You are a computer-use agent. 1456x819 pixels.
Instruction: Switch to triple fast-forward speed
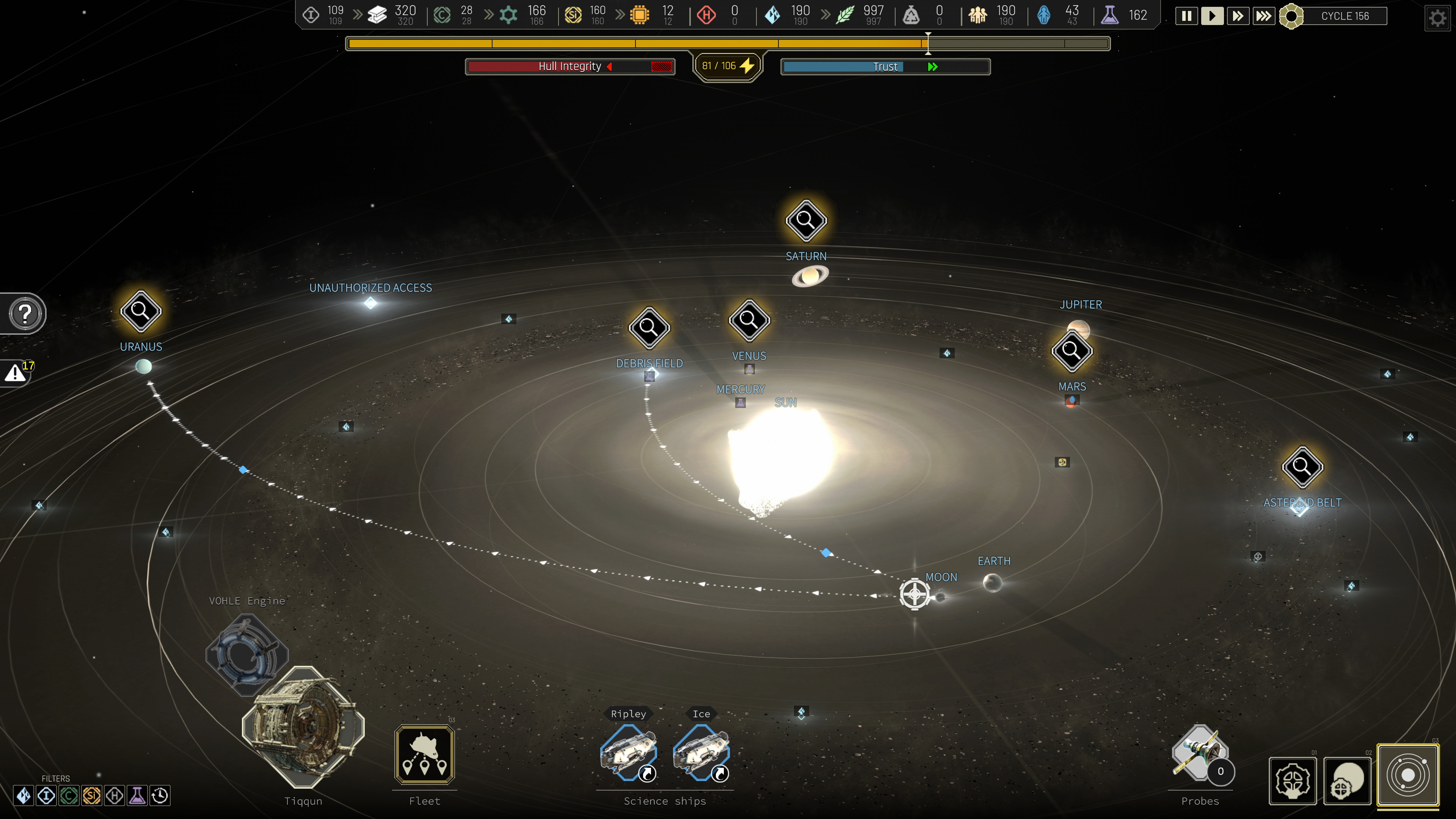pos(1263,16)
